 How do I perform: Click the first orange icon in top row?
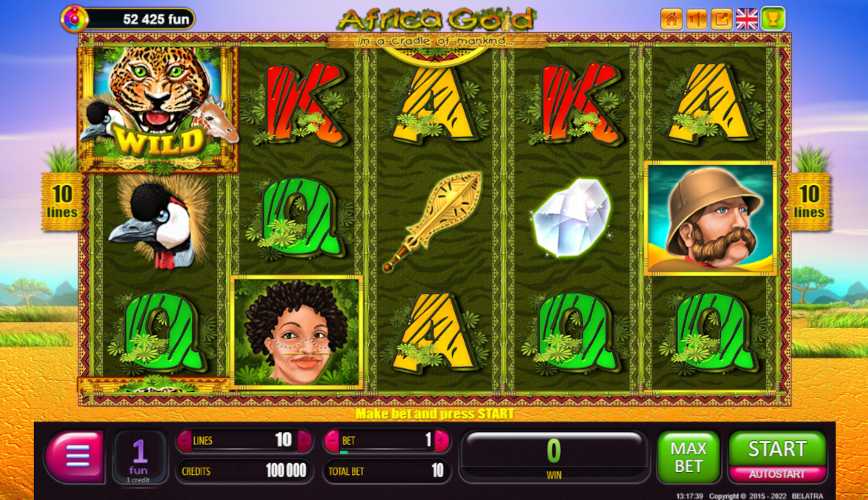(671, 18)
